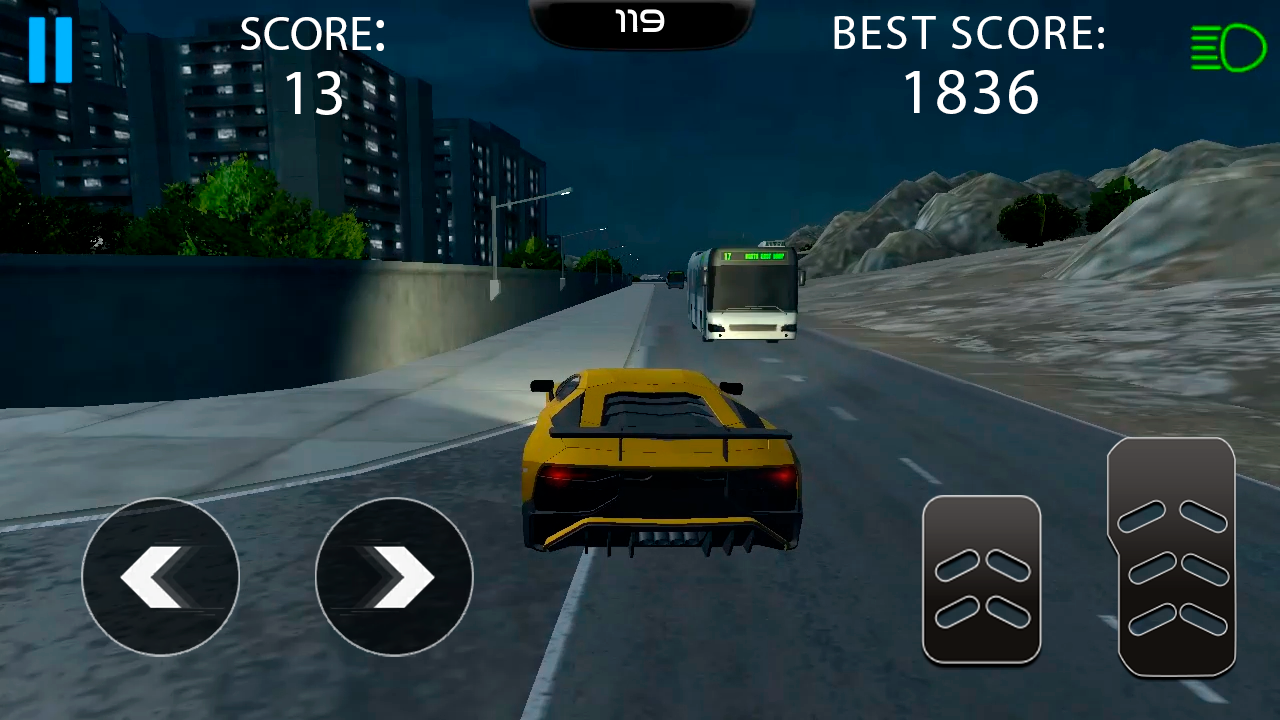Enable high beams via the headlight symbol

tap(1229, 47)
